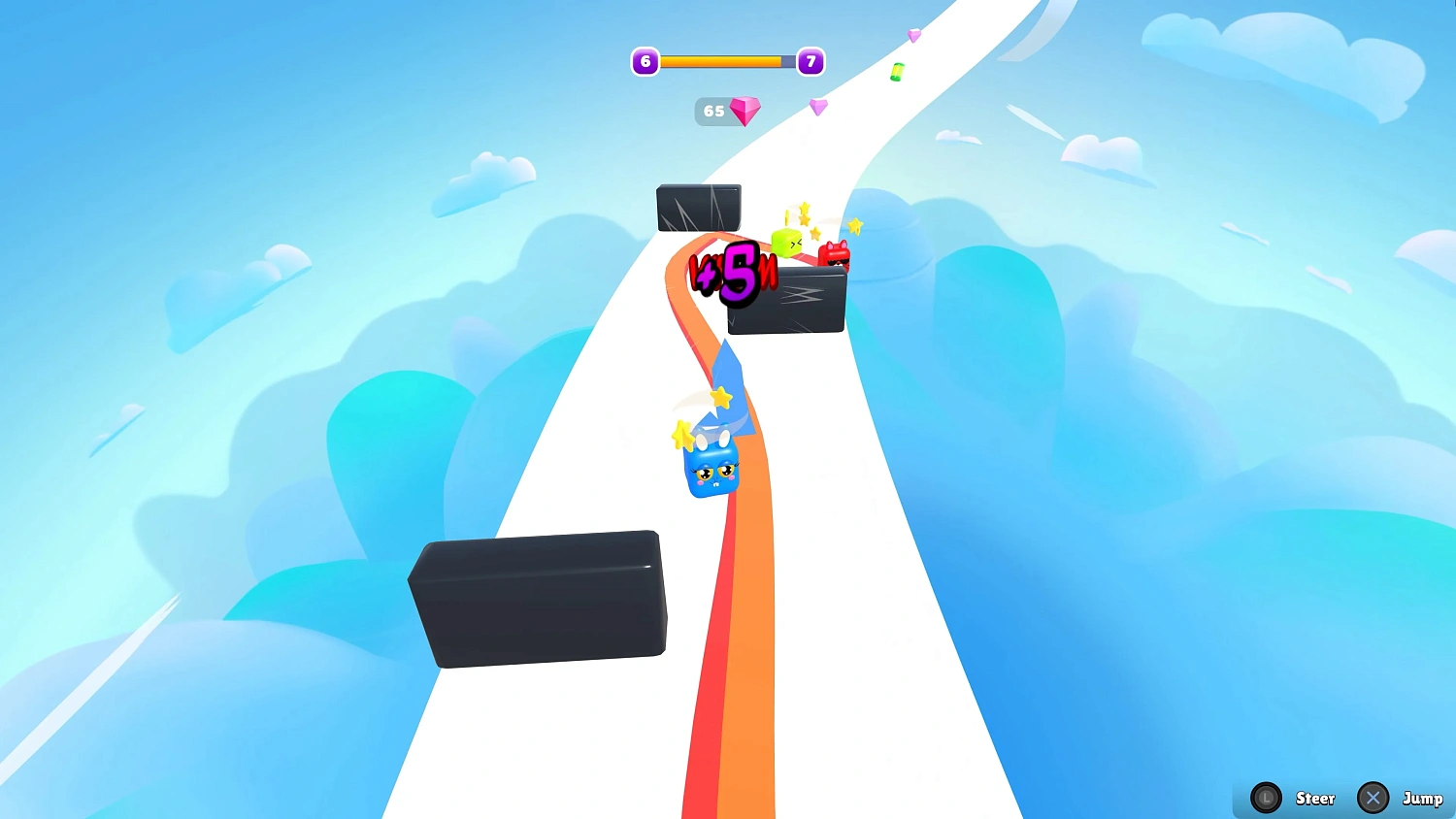This screenshot has width=1456, height=819.
Task: Click the battery pickup on the track
Action: [x=896, y=70]
